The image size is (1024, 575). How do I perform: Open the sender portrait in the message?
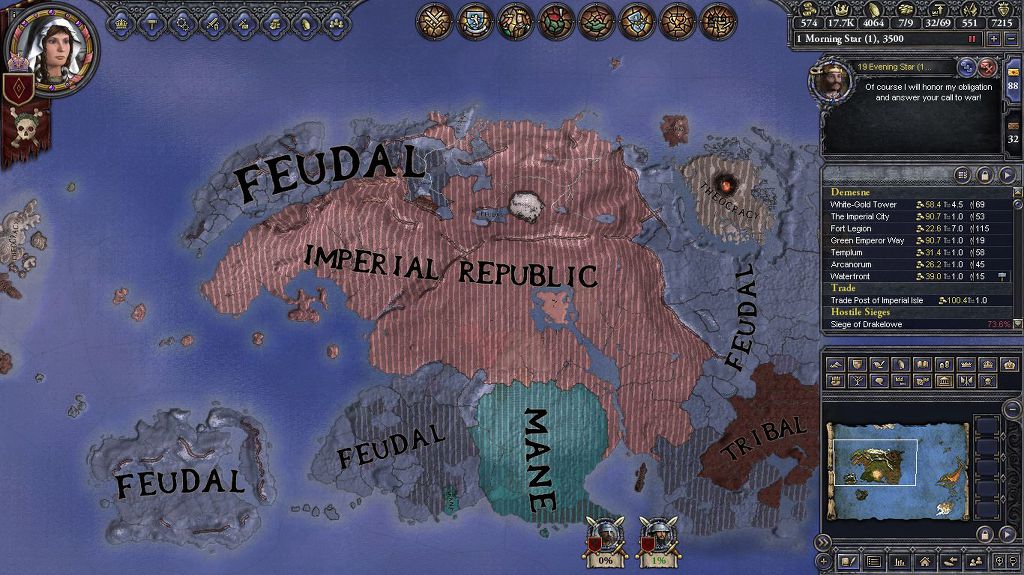click(831, 82)
